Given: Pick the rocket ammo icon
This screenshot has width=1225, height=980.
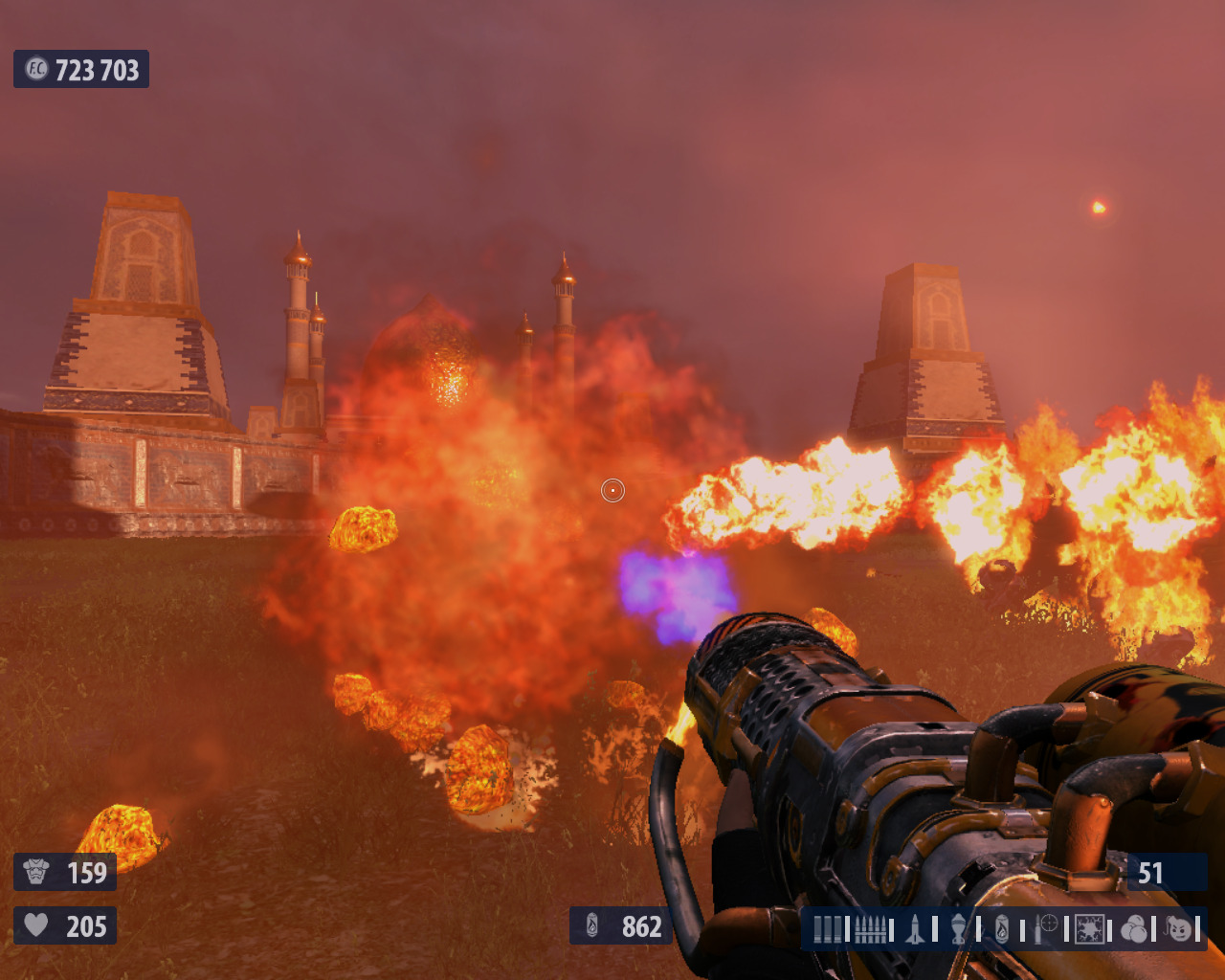Looking at the screenshot, I should coord(915,928).
